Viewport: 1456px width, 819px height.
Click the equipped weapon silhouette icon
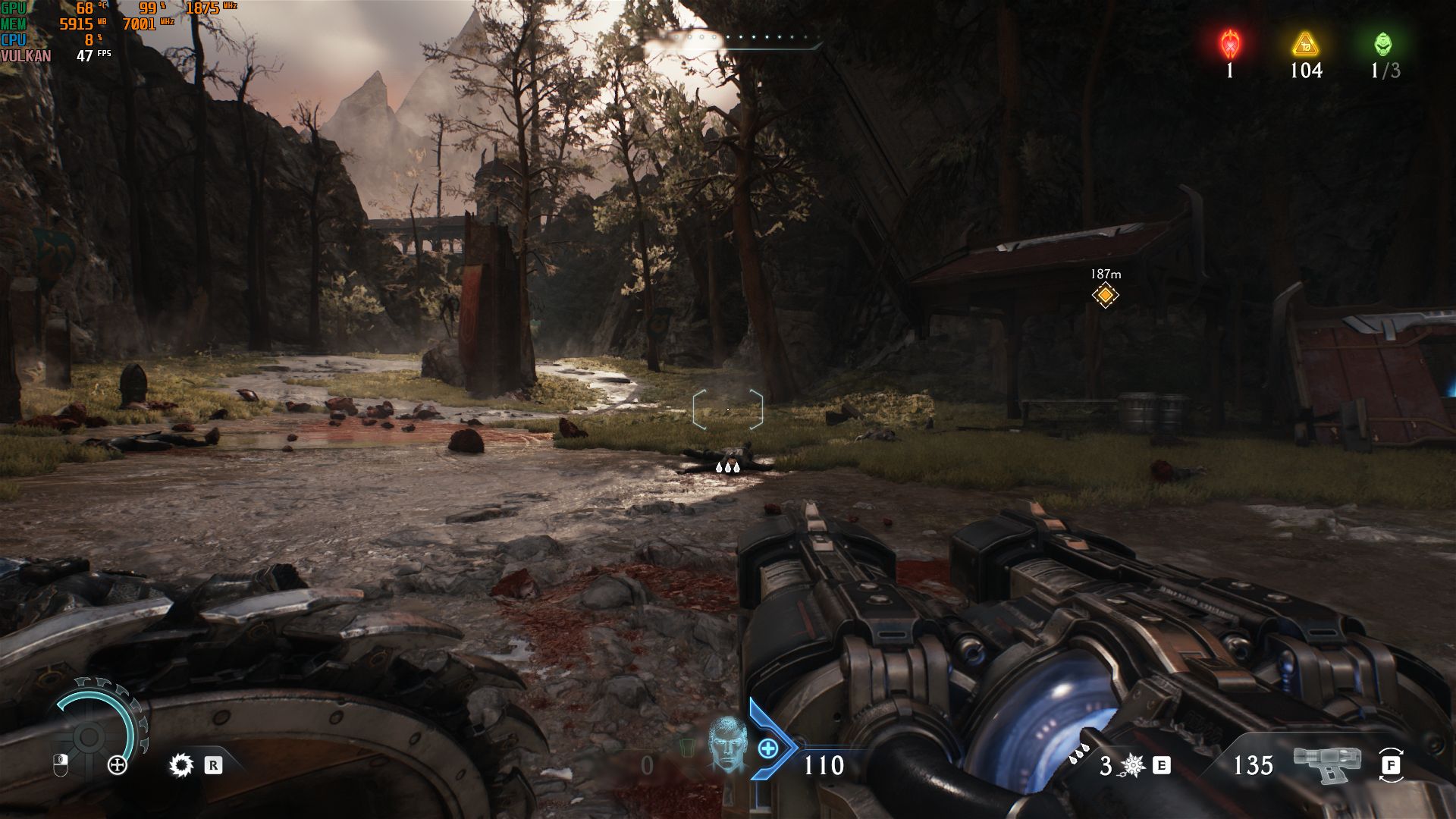[x=1327, y=761]
